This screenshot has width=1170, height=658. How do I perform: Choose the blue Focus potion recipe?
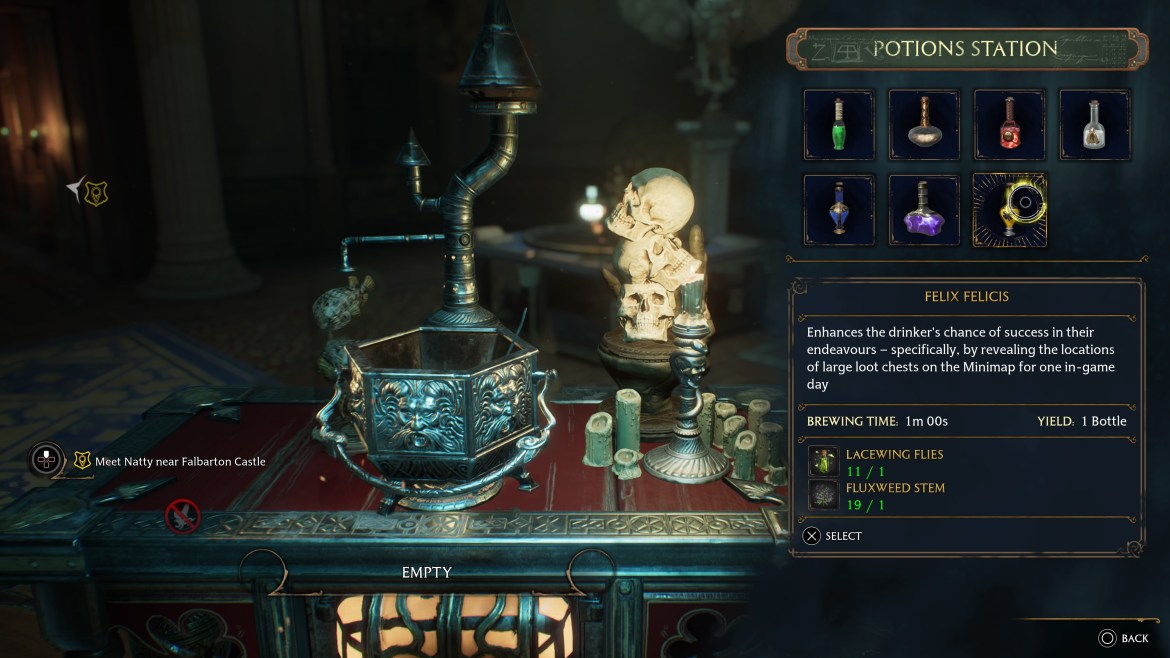pos(839,210)
